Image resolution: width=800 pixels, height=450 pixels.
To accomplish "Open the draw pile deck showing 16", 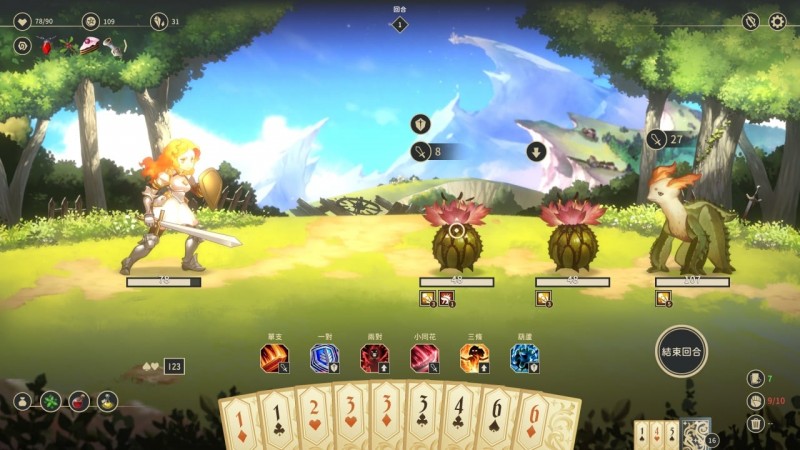I will tap(697, 434).
